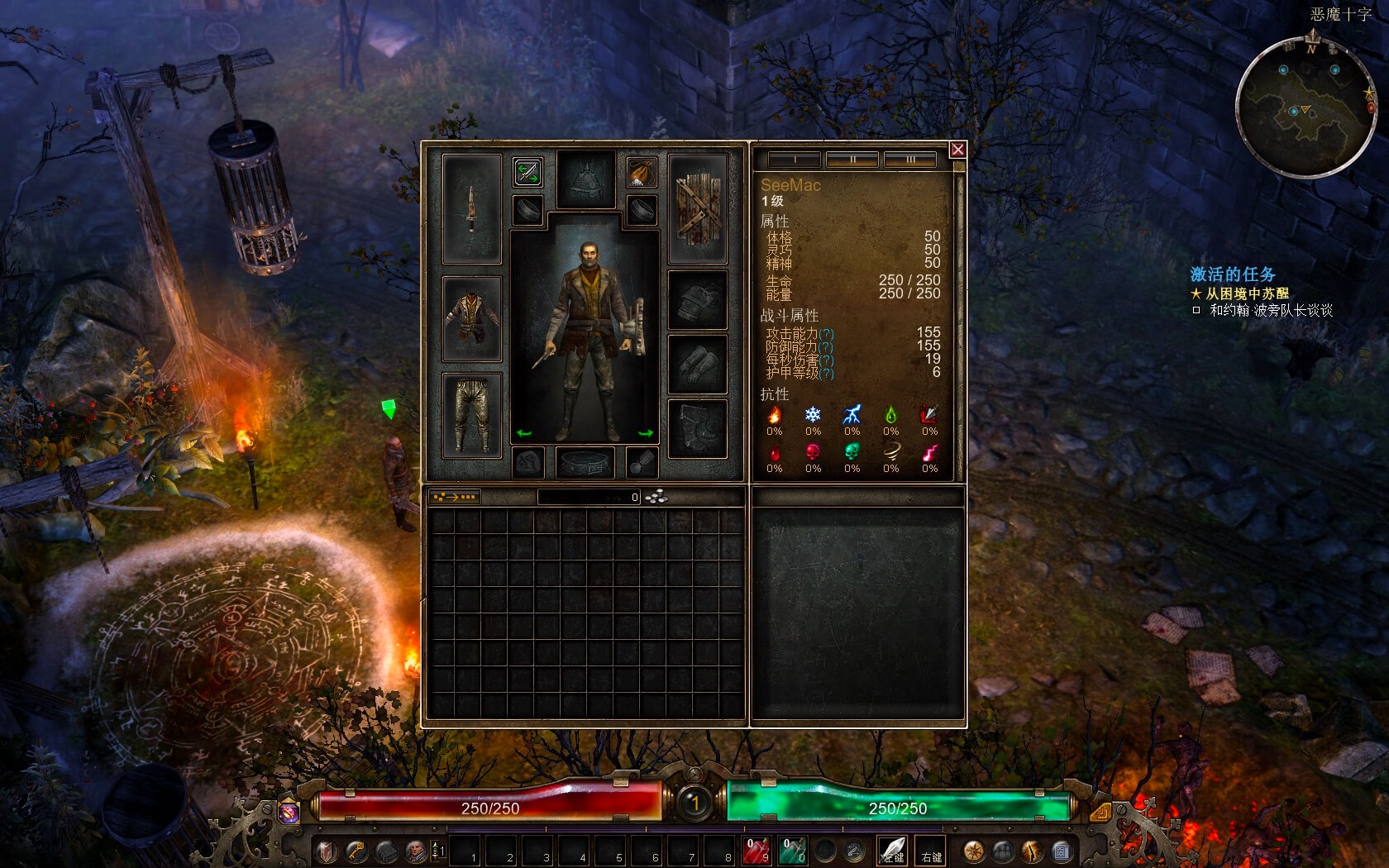
Task: Rotate character model with right green arrow
Action: click(646, 433)
